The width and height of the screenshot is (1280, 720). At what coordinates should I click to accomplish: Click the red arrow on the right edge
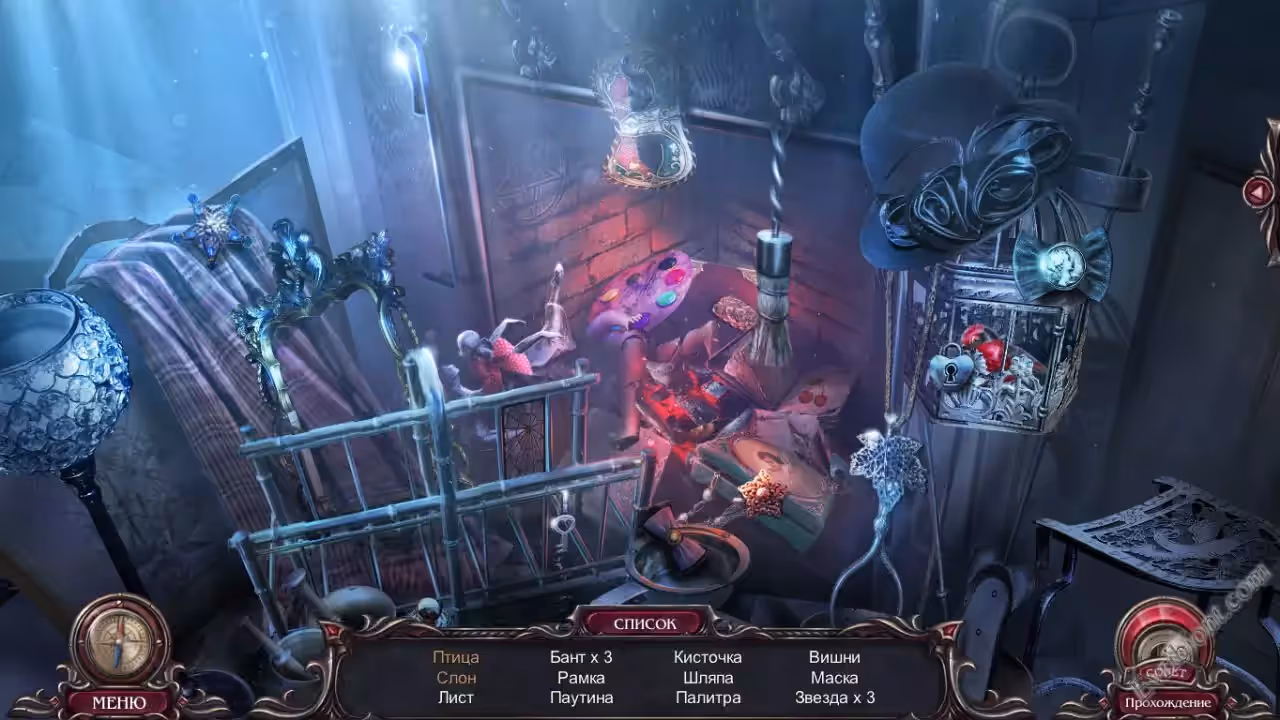click(1258, 191)
